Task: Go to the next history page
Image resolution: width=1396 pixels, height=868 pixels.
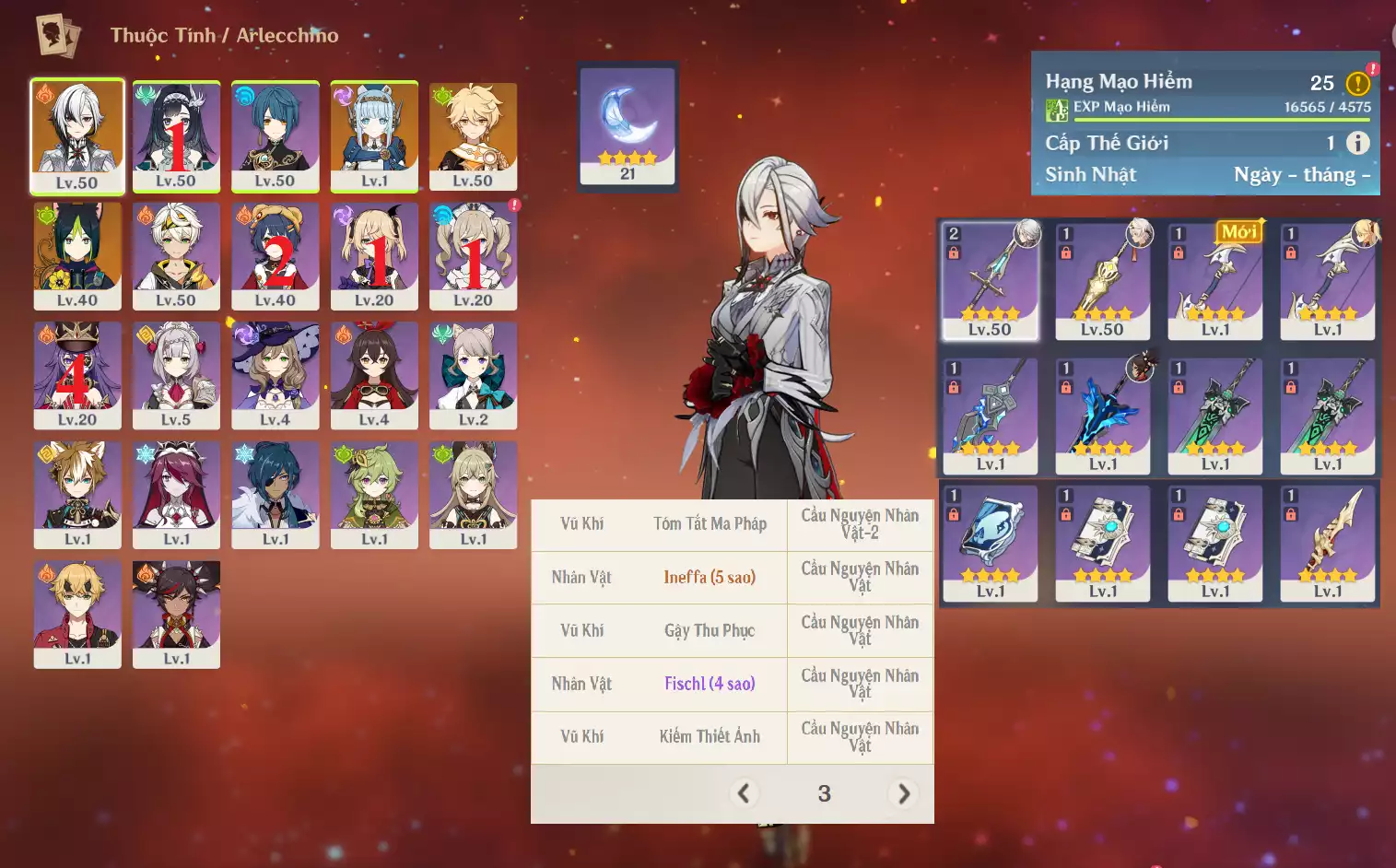Action: pos(904,793)
